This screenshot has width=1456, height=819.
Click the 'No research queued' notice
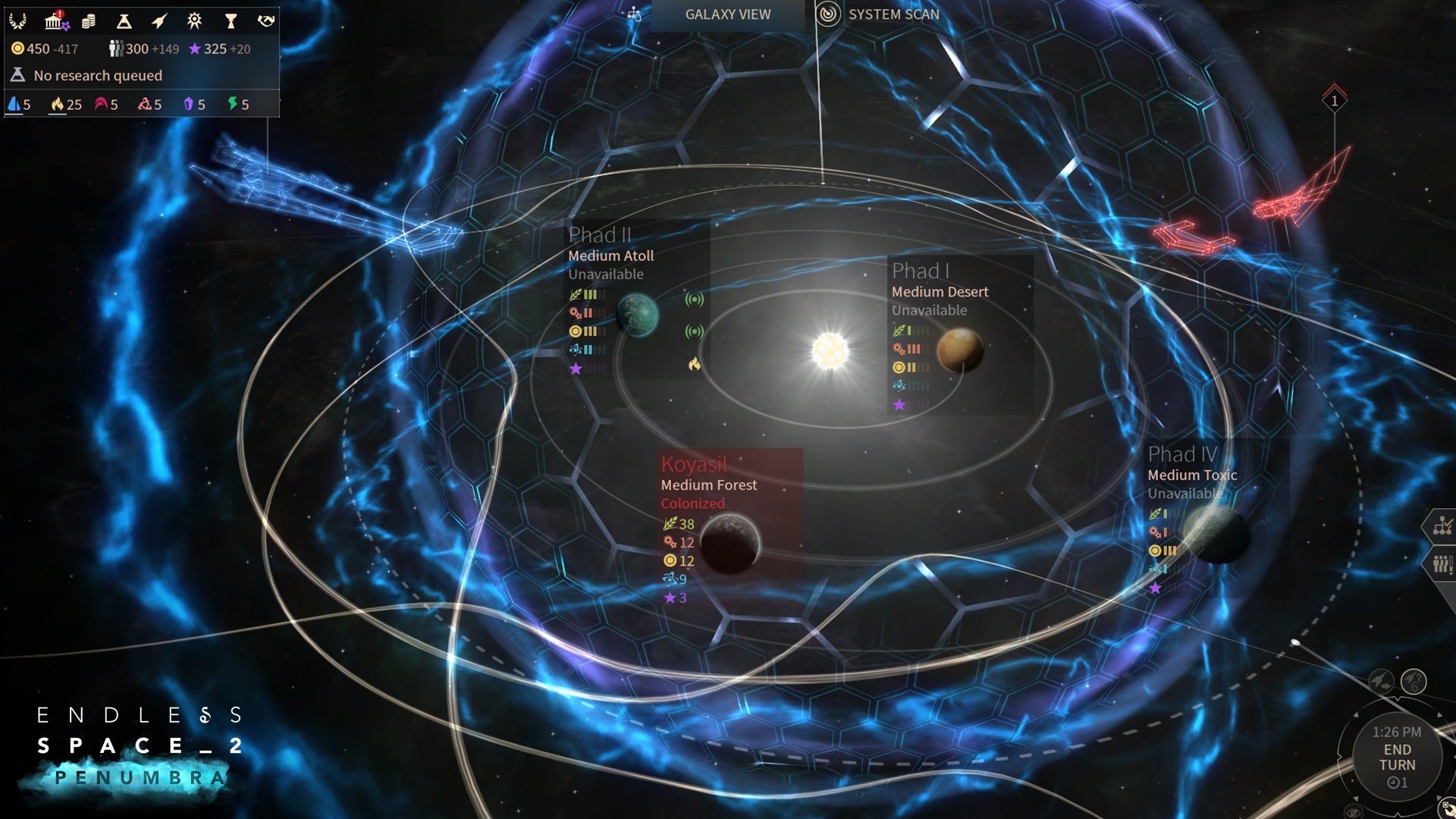pos(97,75)
